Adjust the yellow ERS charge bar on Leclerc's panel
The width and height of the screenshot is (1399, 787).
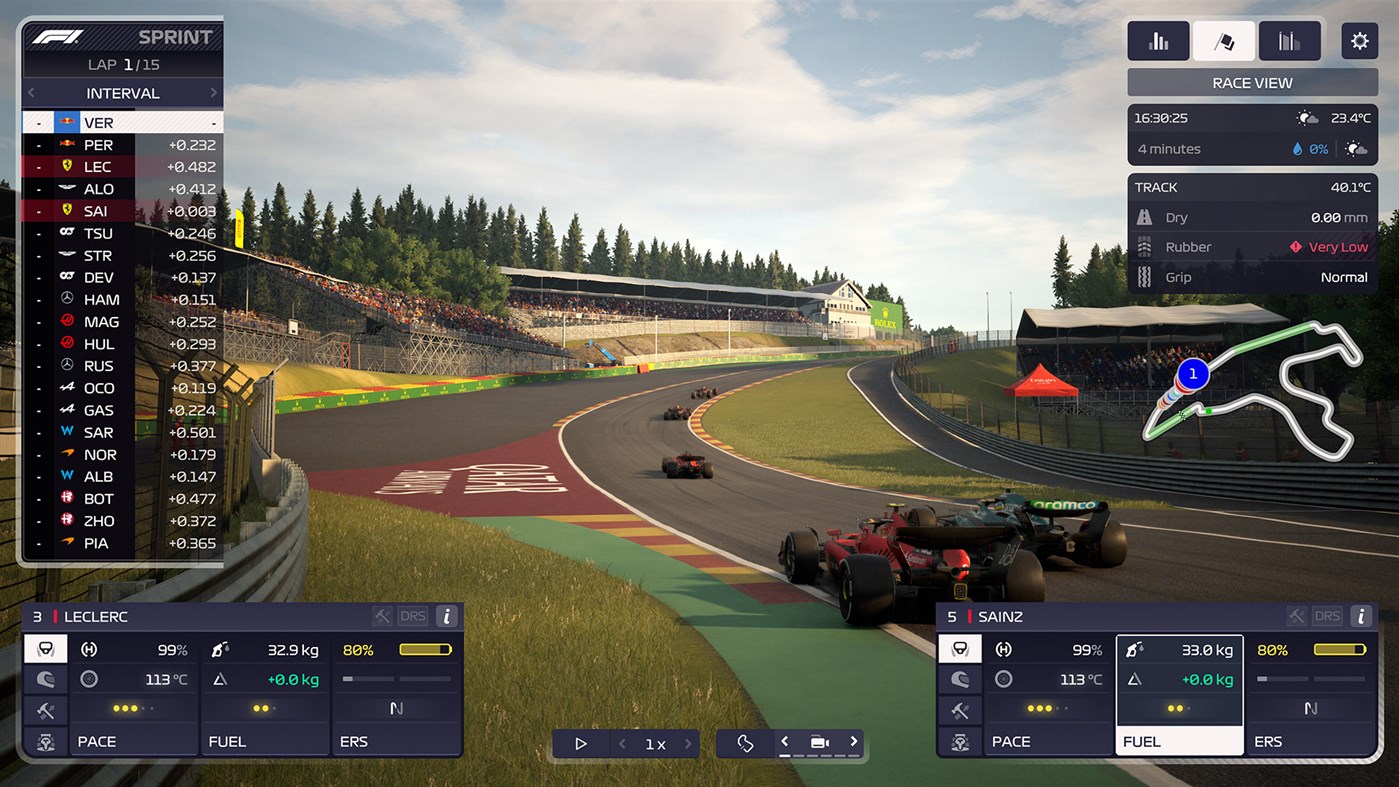424,649
